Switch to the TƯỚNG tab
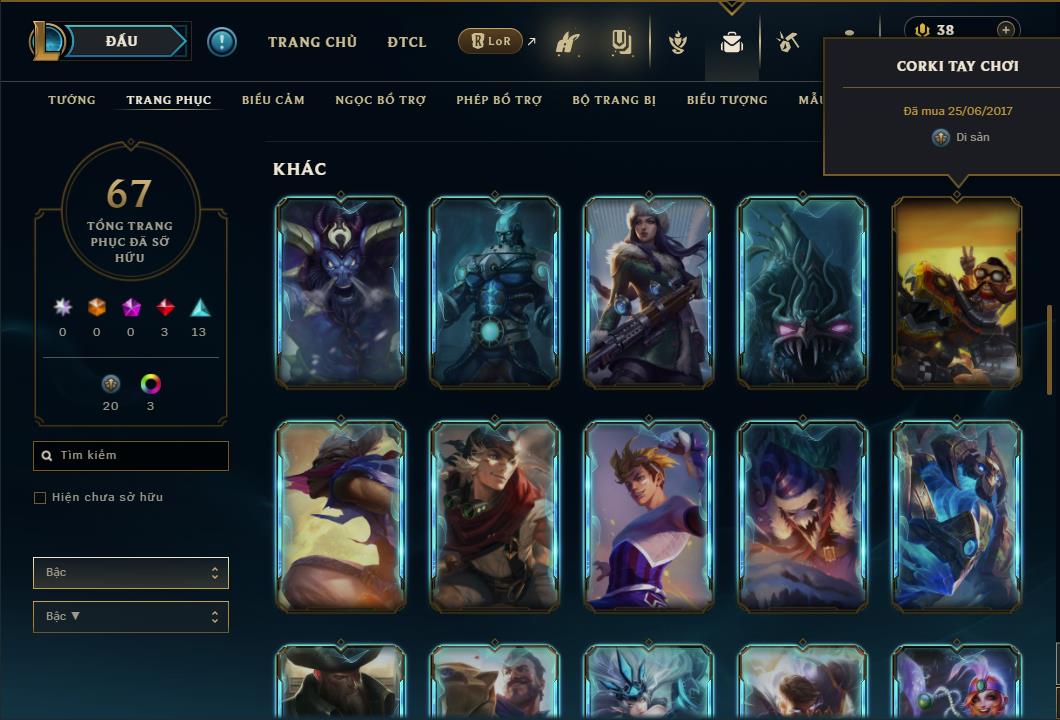This screenshot has width=1060, height=720. coord(72,100)
